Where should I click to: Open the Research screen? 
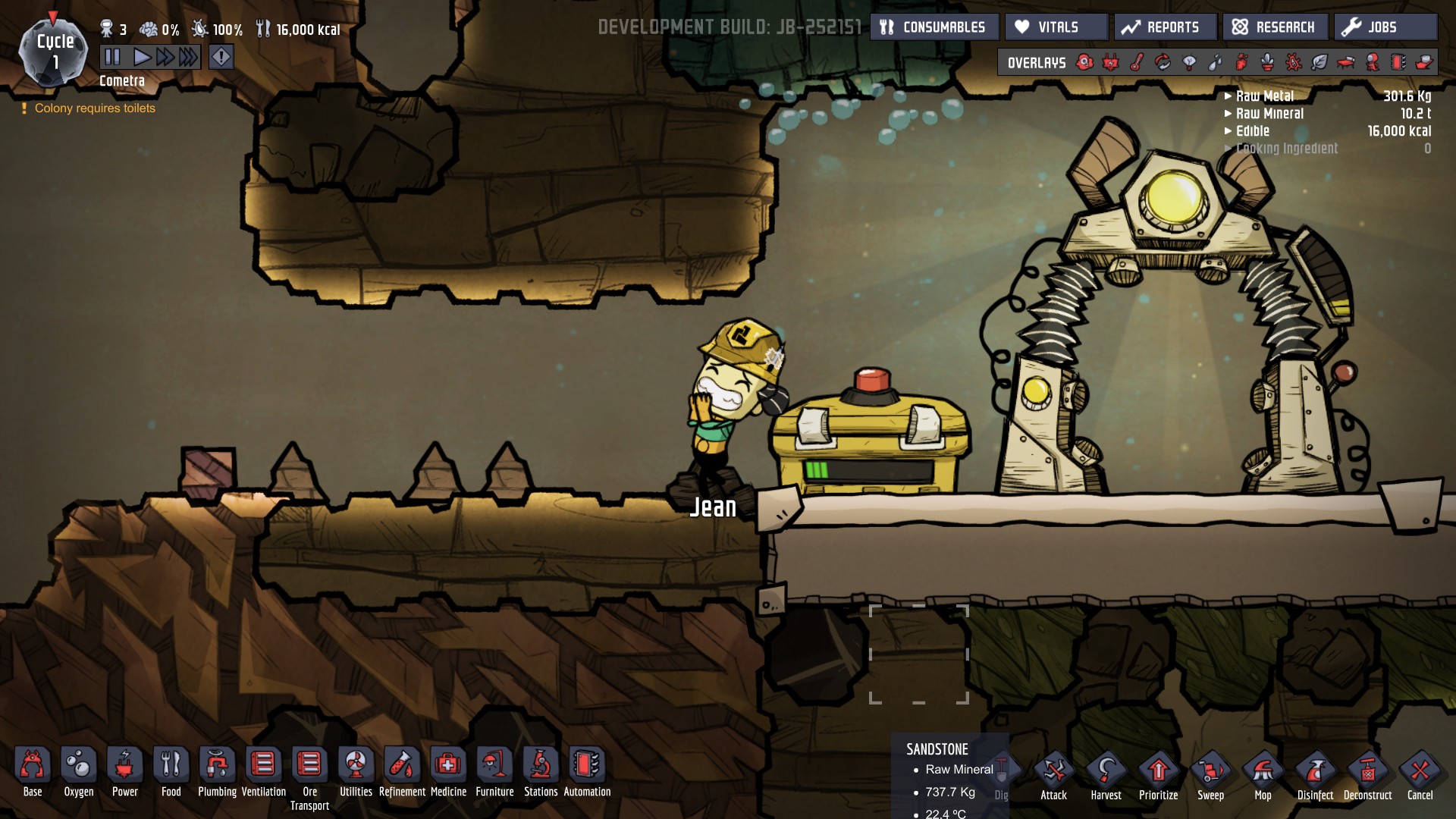(1274, 27)
